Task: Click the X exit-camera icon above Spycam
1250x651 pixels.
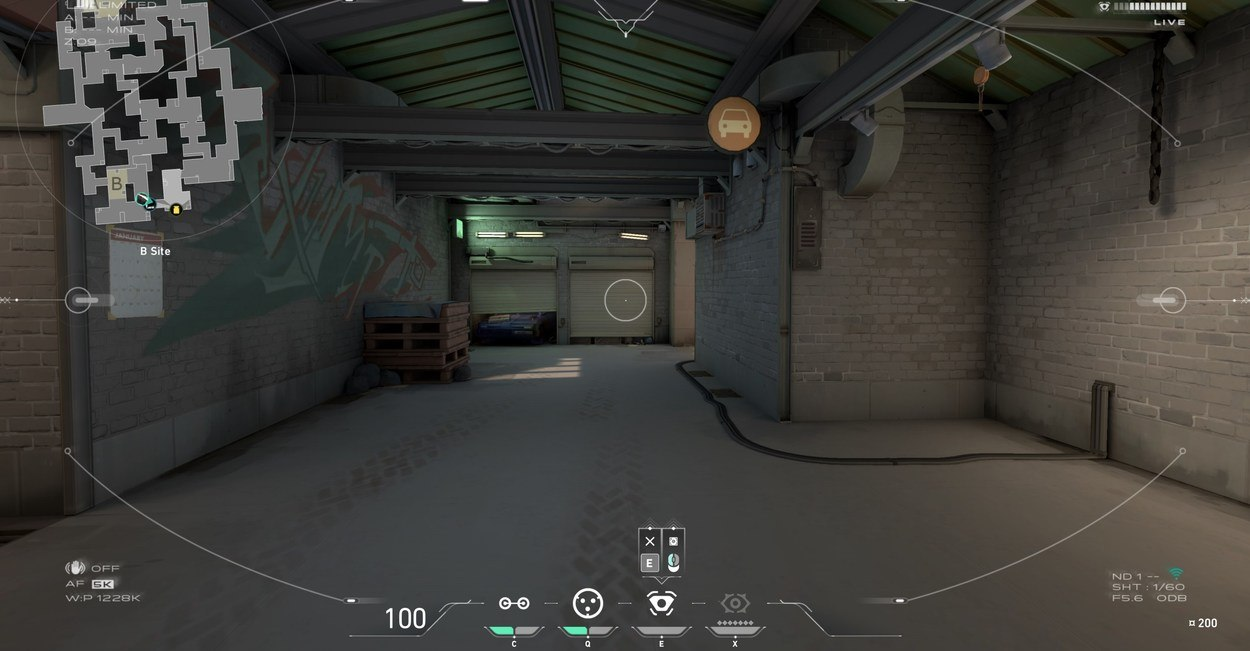Action: point(650,541)
